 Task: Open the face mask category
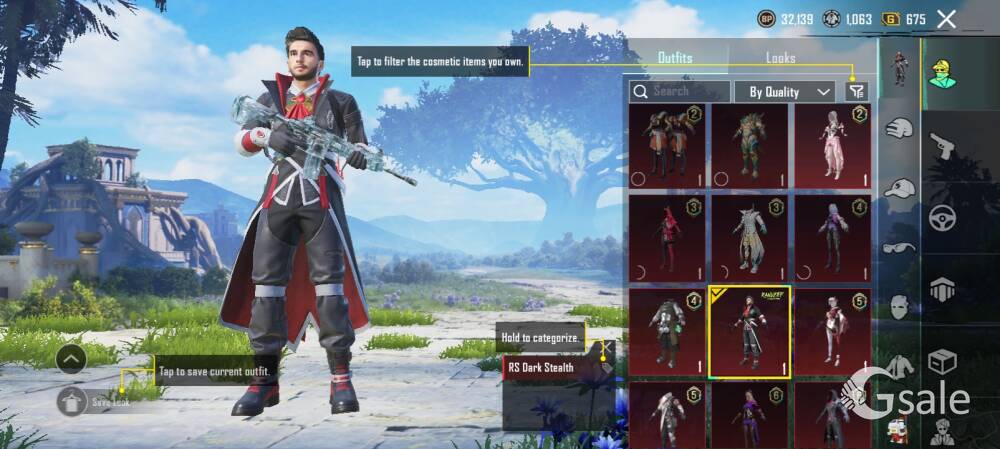click(900, 306)
